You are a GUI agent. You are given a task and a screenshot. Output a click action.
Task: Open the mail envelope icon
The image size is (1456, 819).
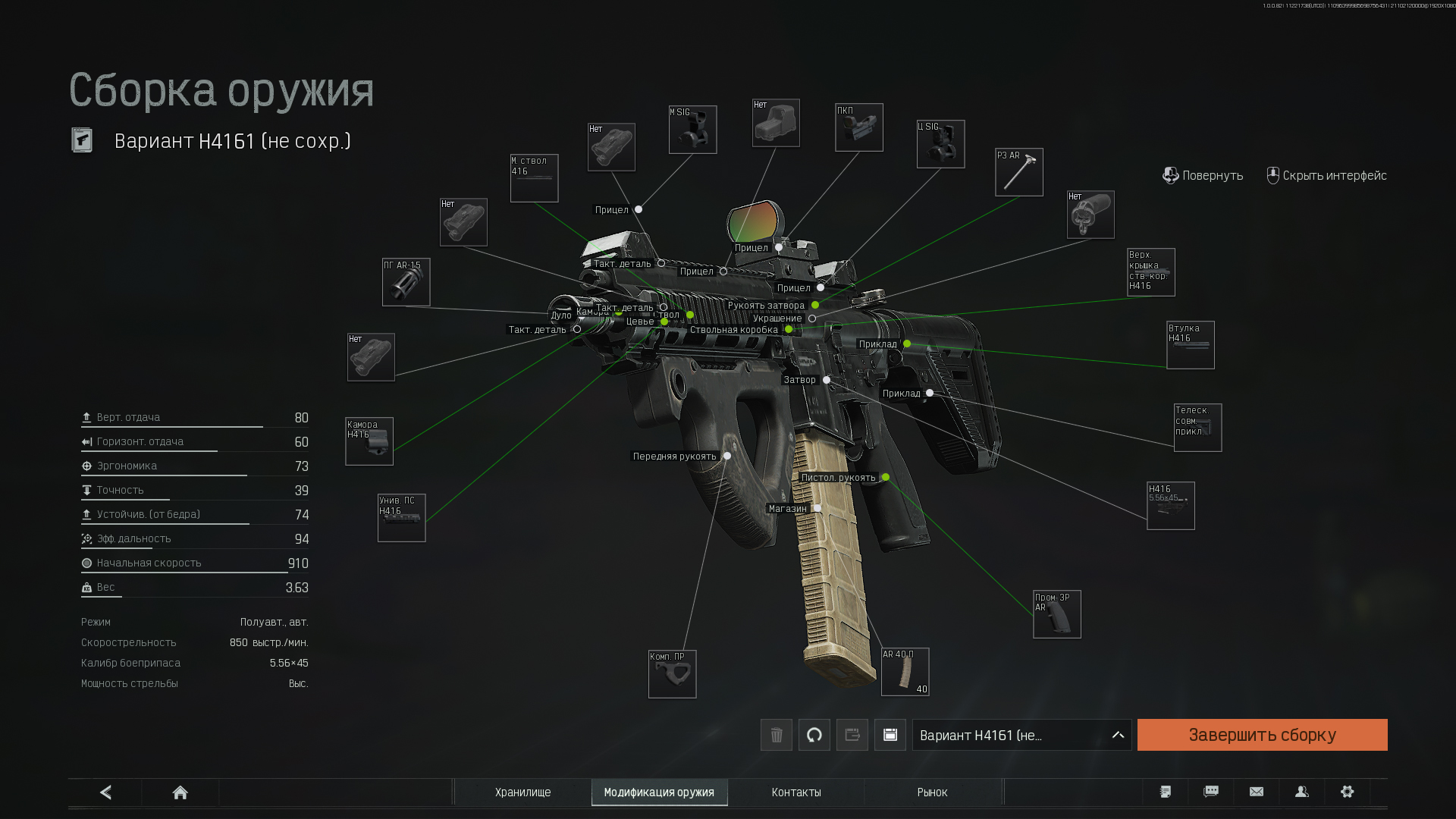point(1256,792)
